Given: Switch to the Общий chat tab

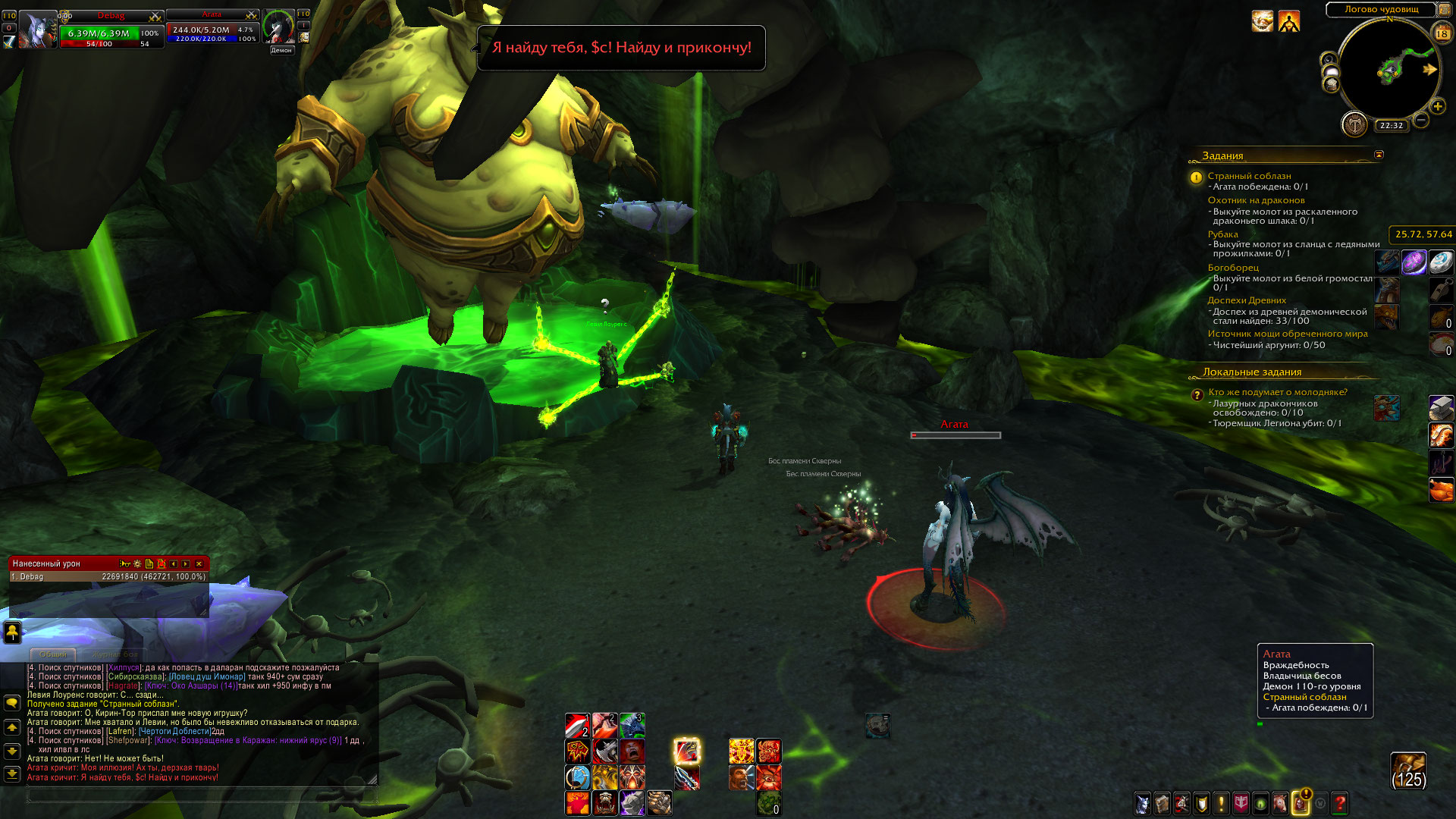Looking at the screenshot, I should [x=53, y=654].
